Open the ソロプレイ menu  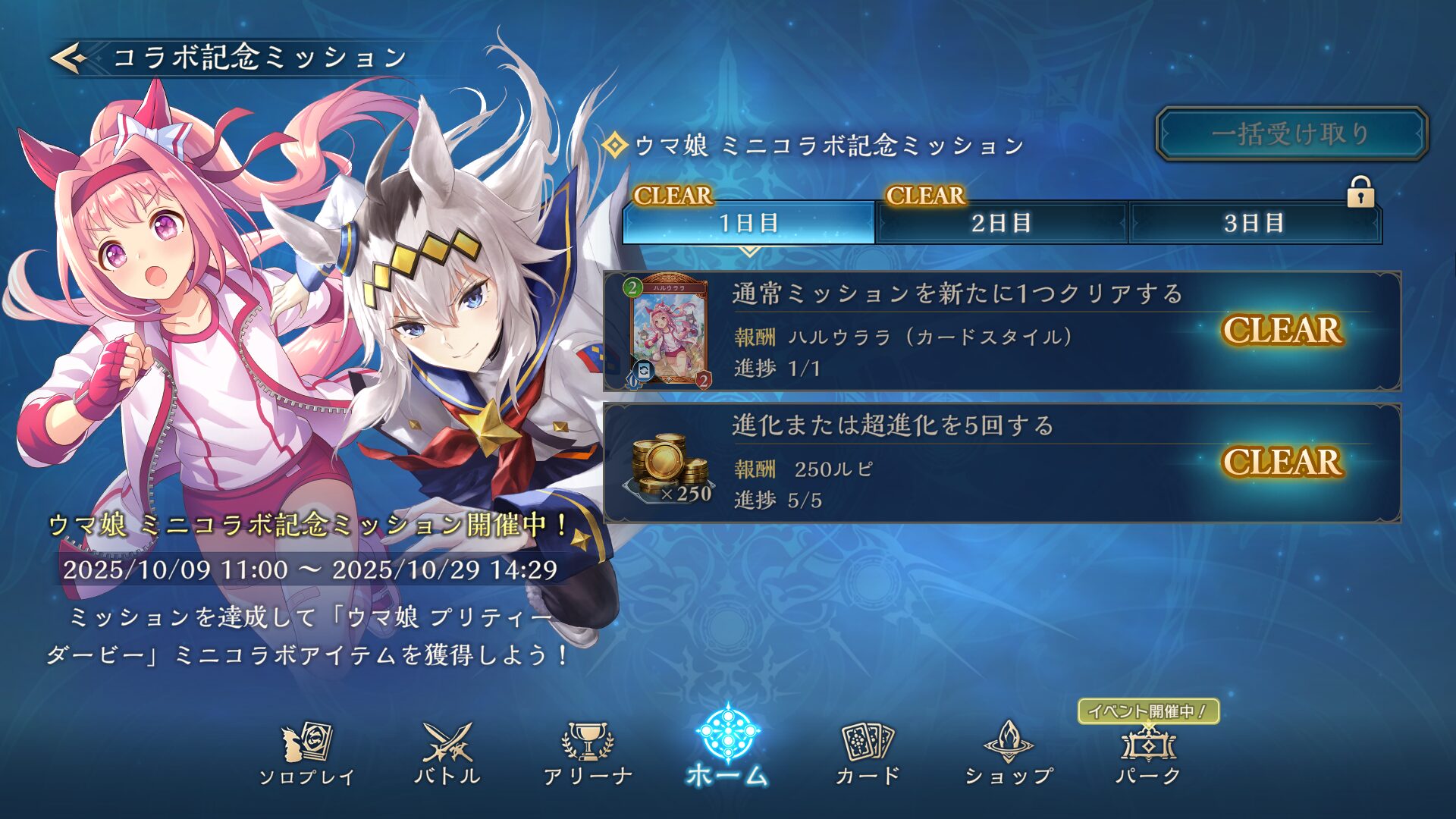[x=306, y=753]
